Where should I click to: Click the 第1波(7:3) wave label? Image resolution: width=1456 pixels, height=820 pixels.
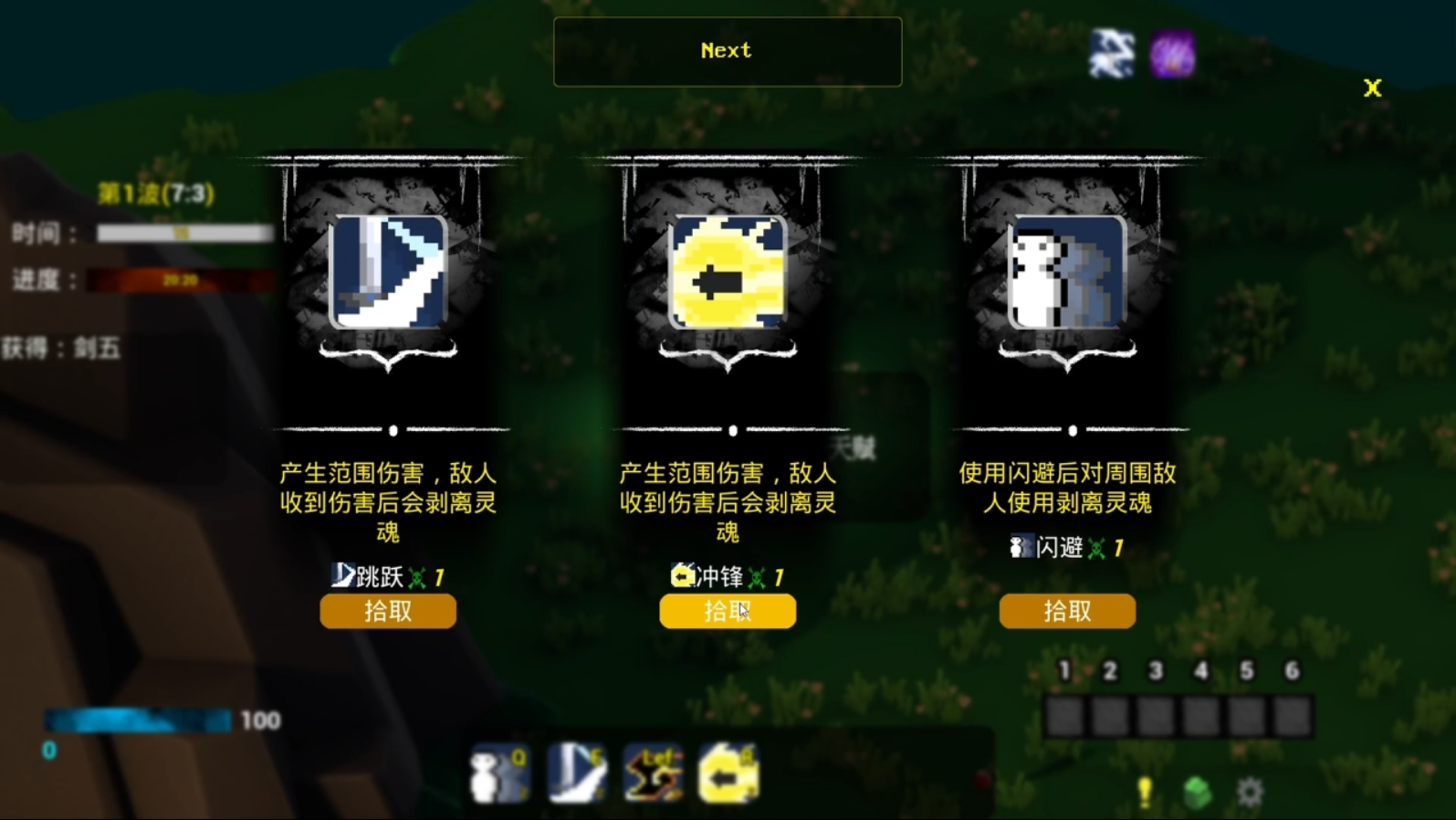[x=153, y=194]
